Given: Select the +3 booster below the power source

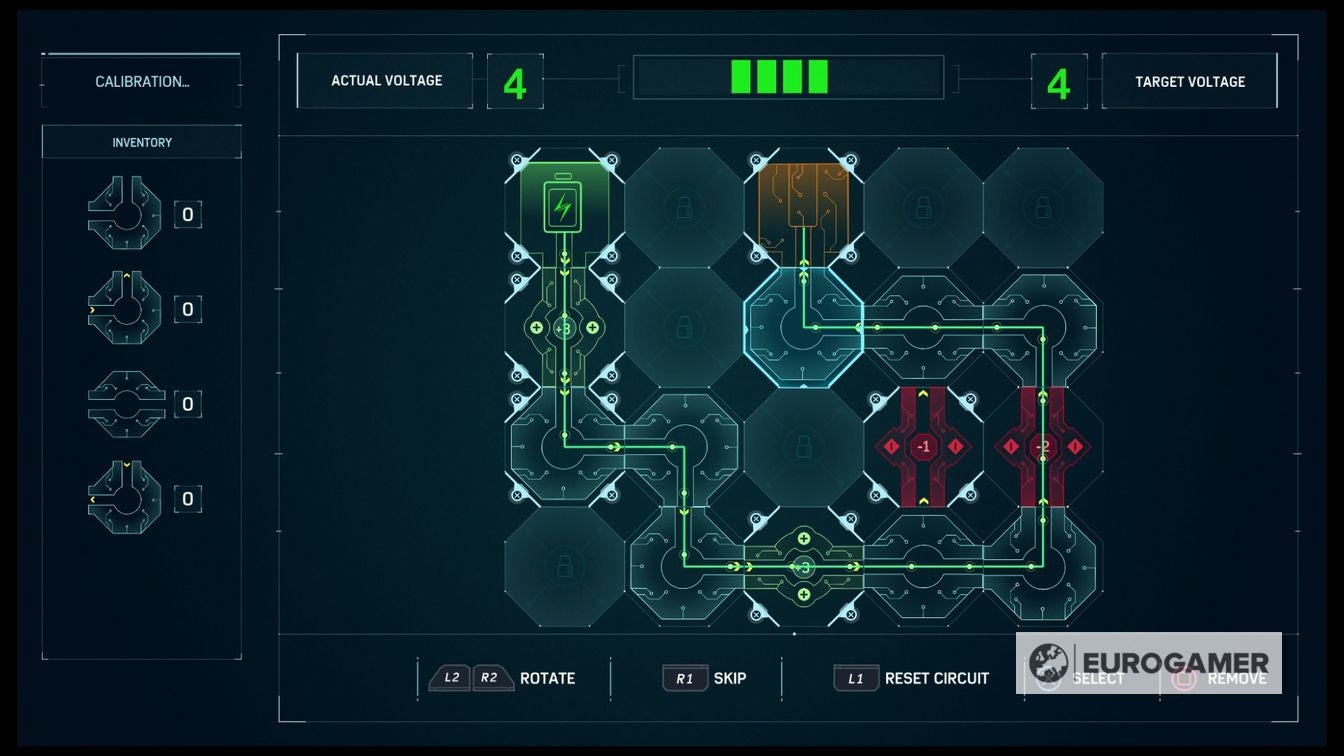Looking at the screenshot, I should [562, 327].
